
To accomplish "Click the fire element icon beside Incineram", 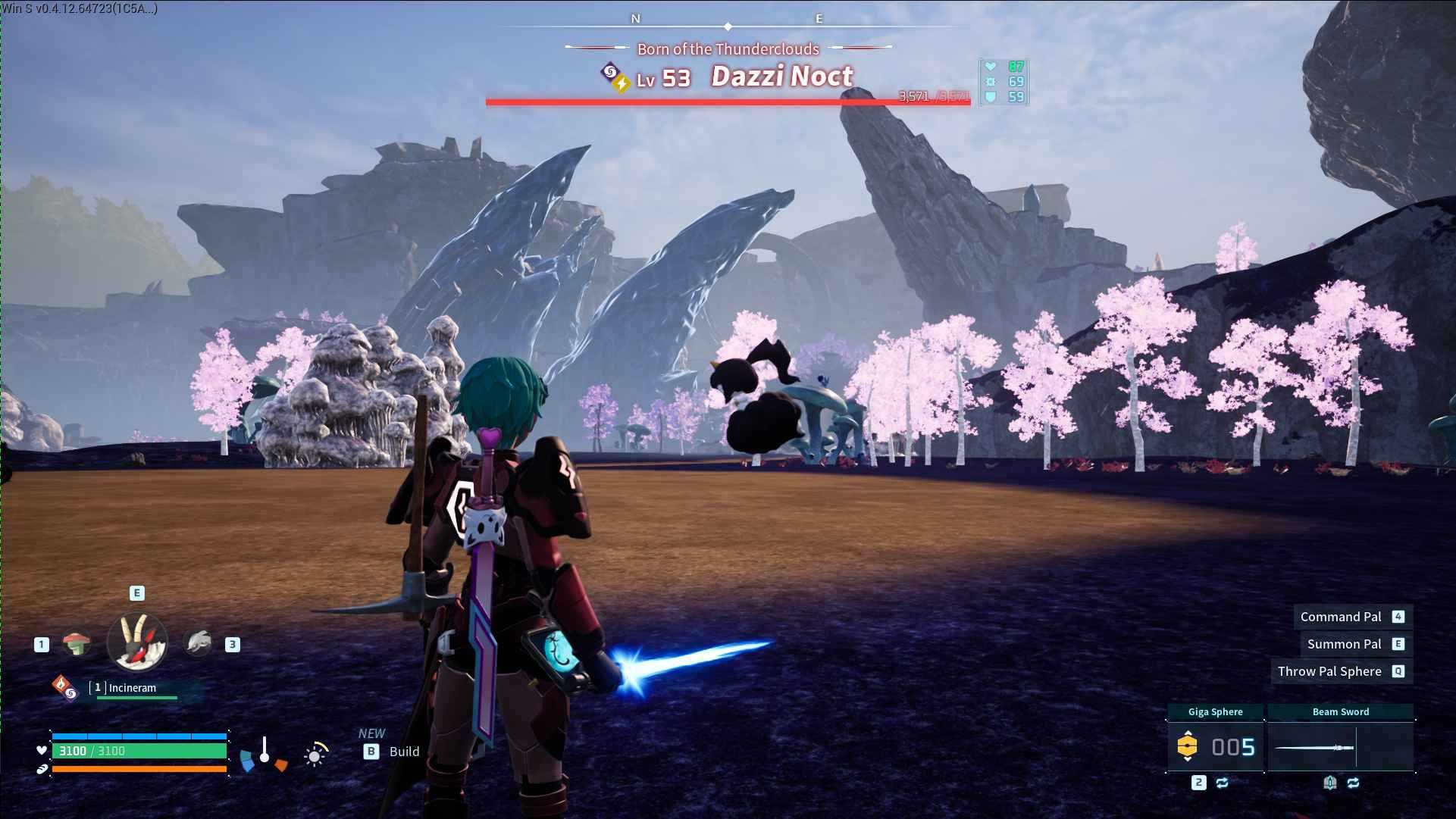I will coord(62,686).
